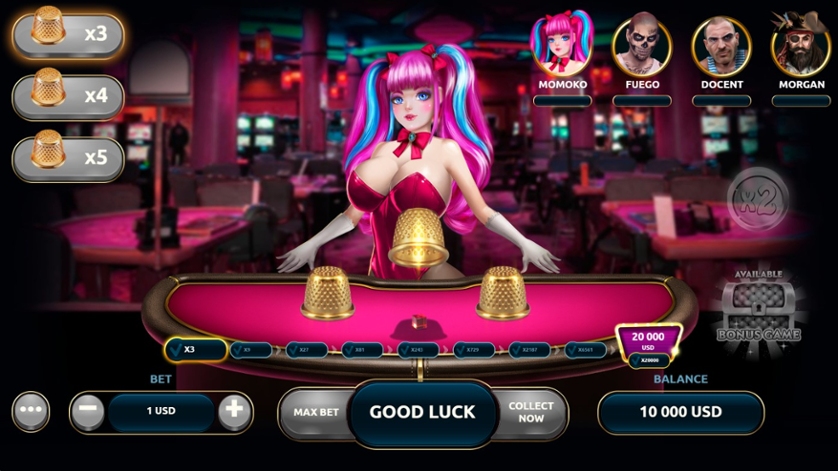Select the Docent dealer portrait
Viewport: 838px width, 471px height.
tap(722, 45)
